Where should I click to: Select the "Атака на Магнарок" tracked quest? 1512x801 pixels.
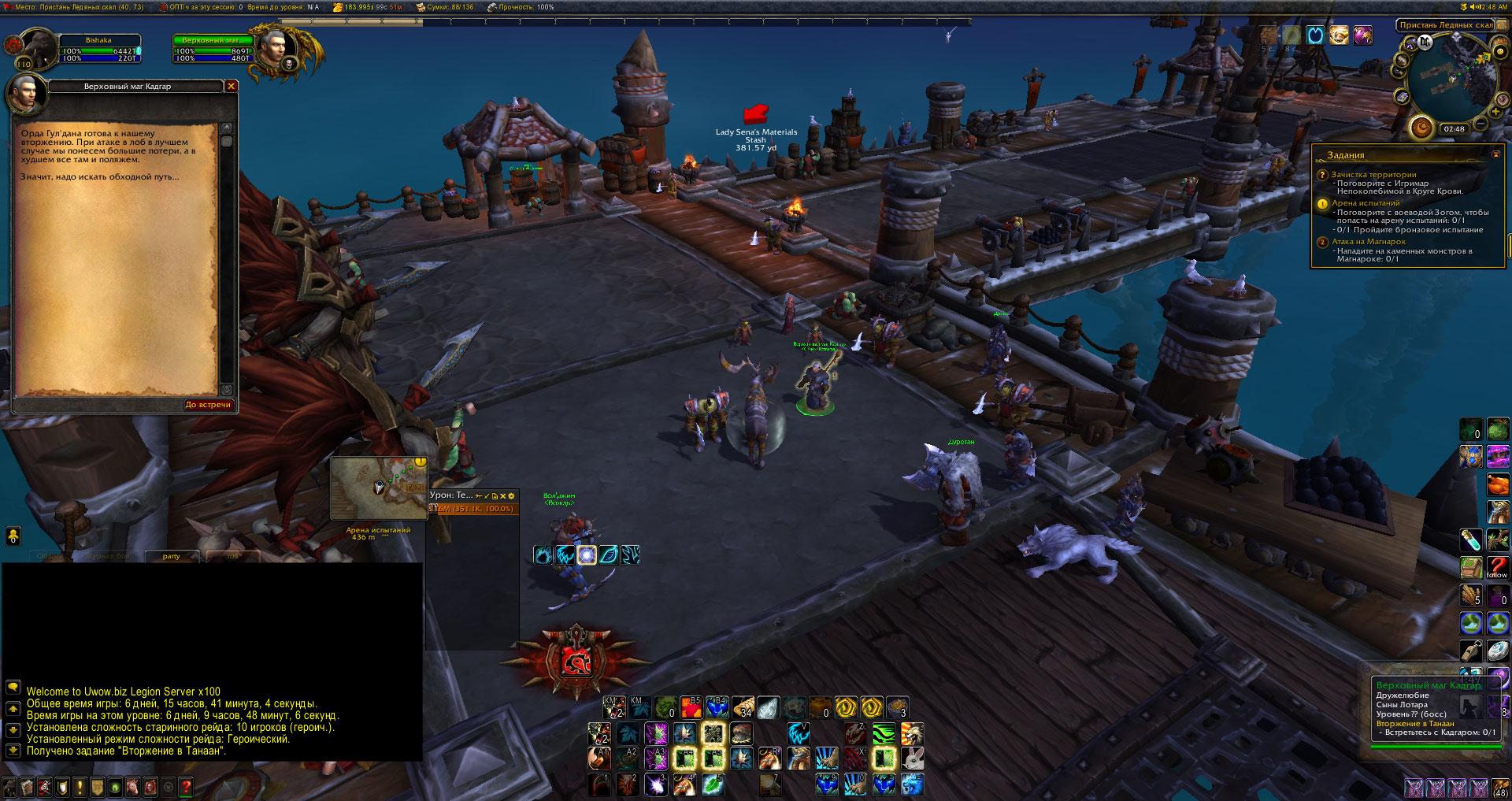1368,242
